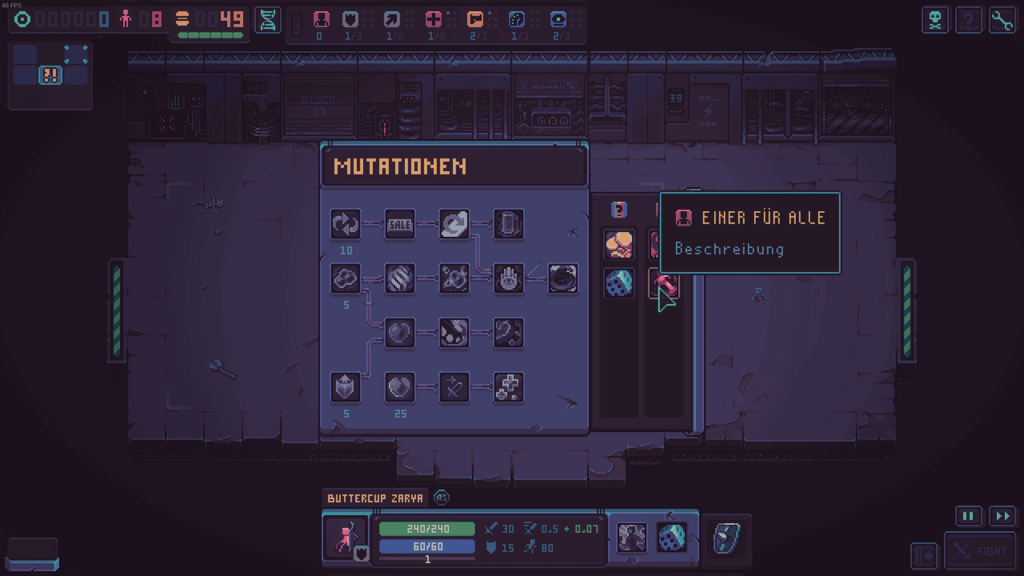Screen dimensions: 1024x576
Task: Open the skull menu button
Action: click(x=935, y=20)
